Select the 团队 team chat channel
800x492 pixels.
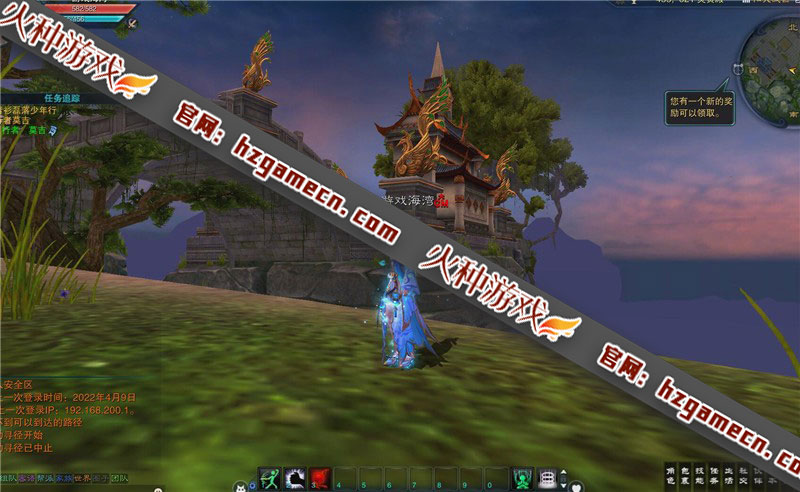[119, 478]
